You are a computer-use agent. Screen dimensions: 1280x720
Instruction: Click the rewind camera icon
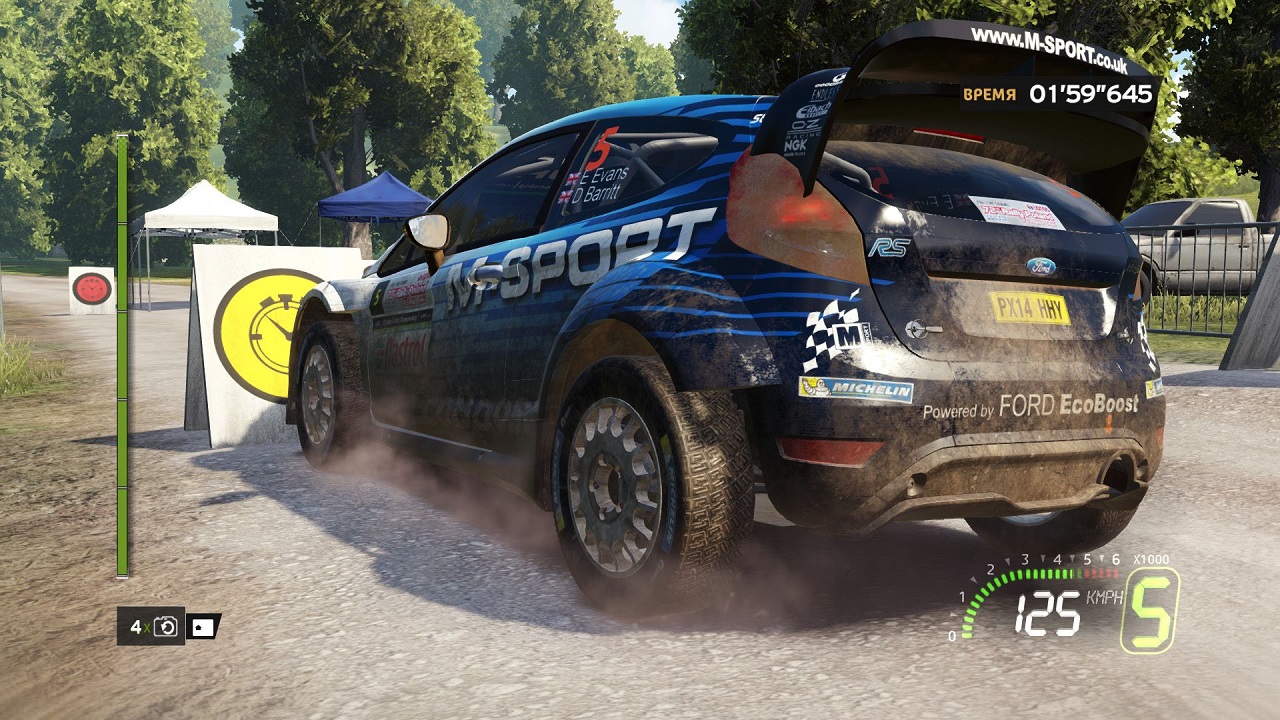coord(167,627)
